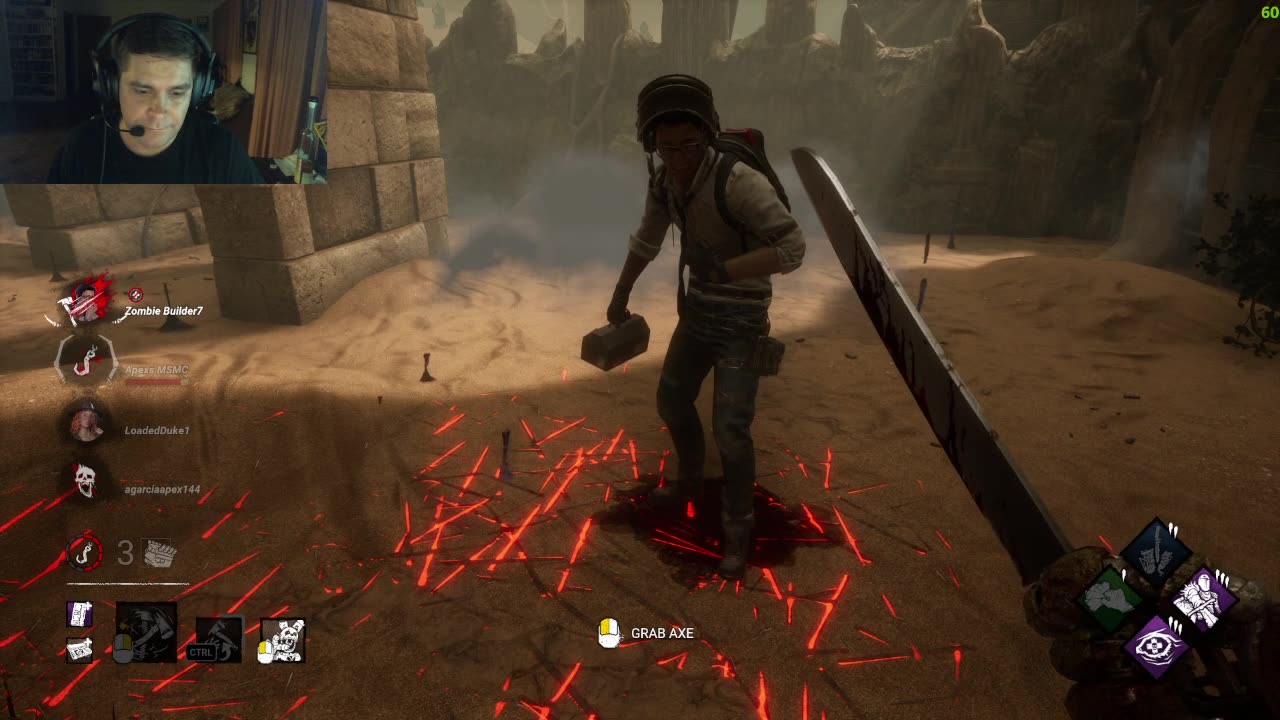This screenshot has height=720, width=1280.
Task: Select the green fists perk
Action: pyautogui.click(x=1110, y=599)
